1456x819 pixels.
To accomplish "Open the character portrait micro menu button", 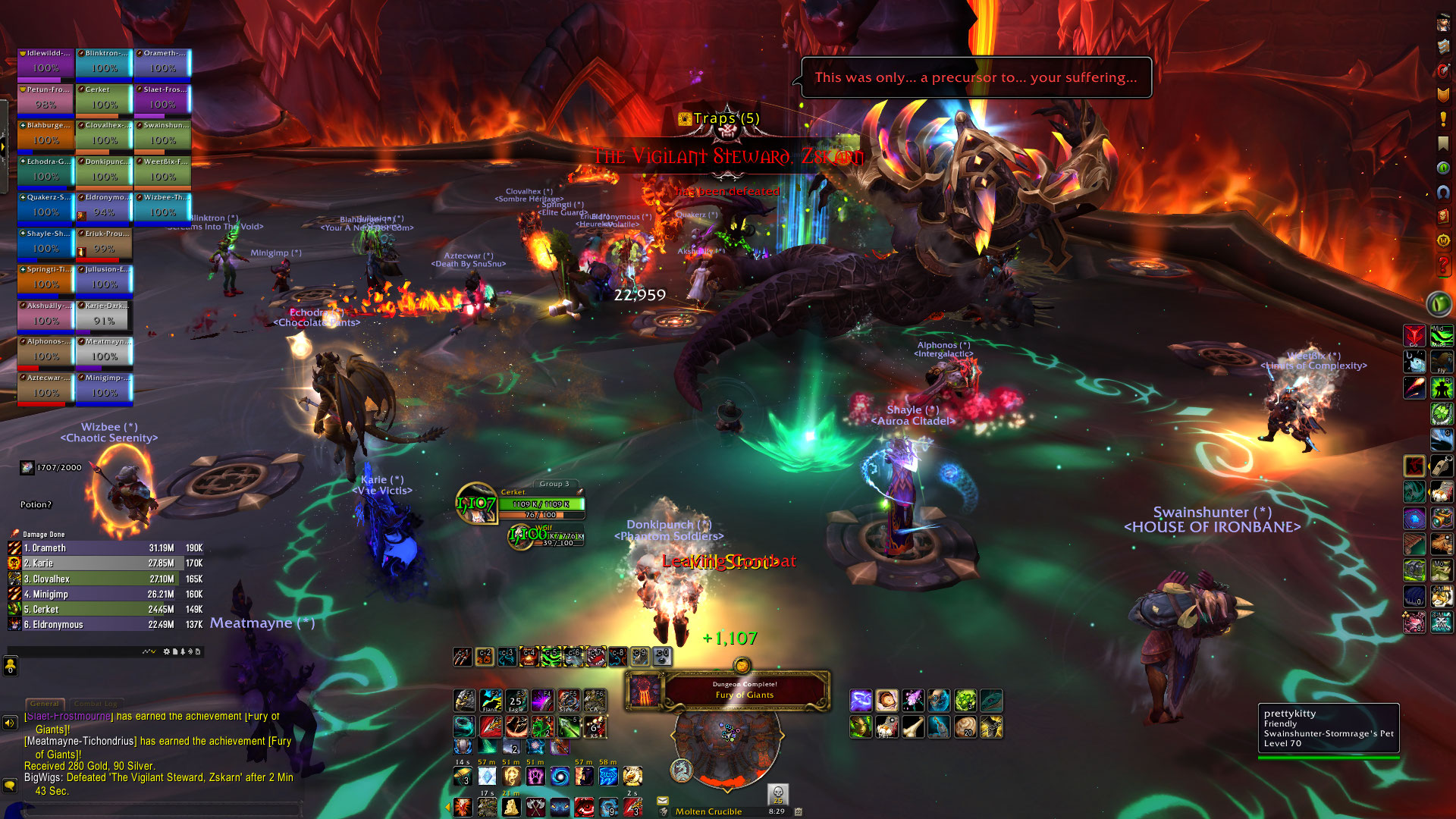I will pos(1442,23).
